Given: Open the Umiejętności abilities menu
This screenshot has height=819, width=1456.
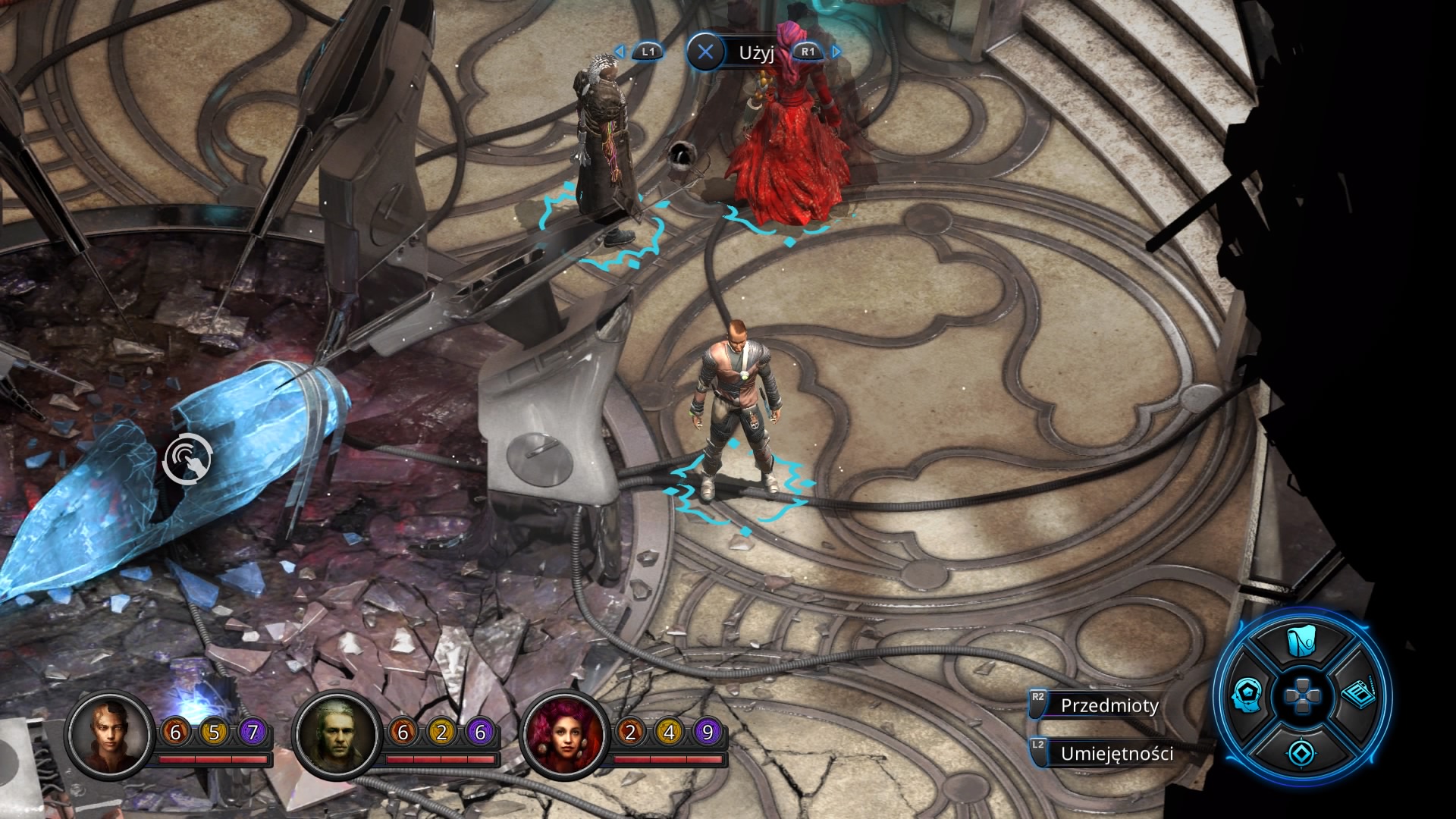Looking at the screenshot, I should pyautogui.click(x=1116, y=753).
